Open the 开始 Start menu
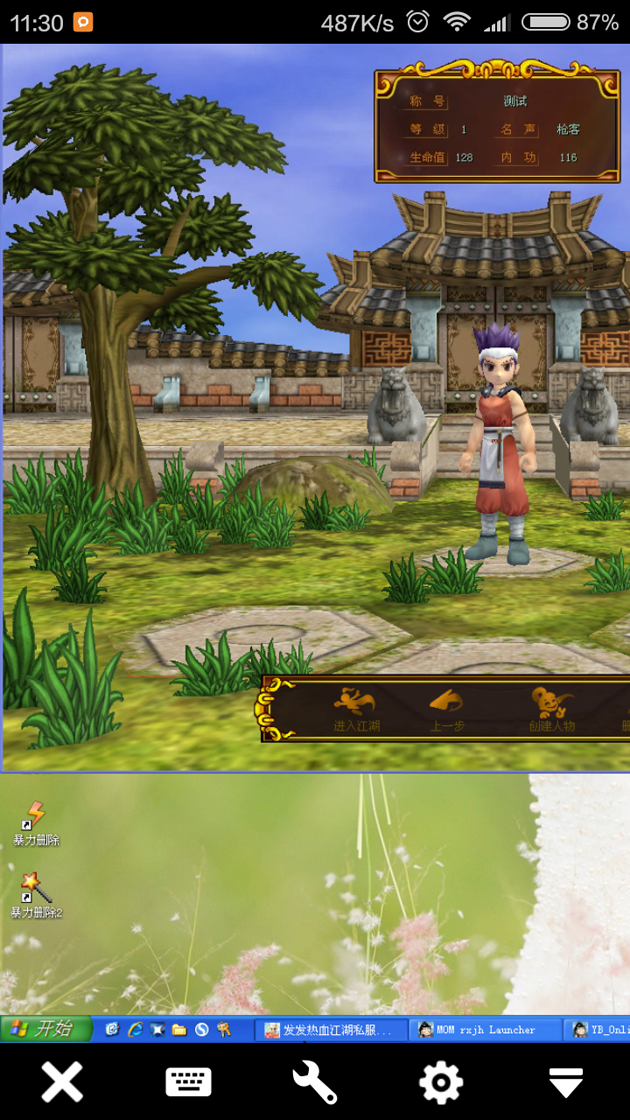Image resolution: width=630 pixels, height=1120 pixels. pyautogui.click(x=46, y=1028)
